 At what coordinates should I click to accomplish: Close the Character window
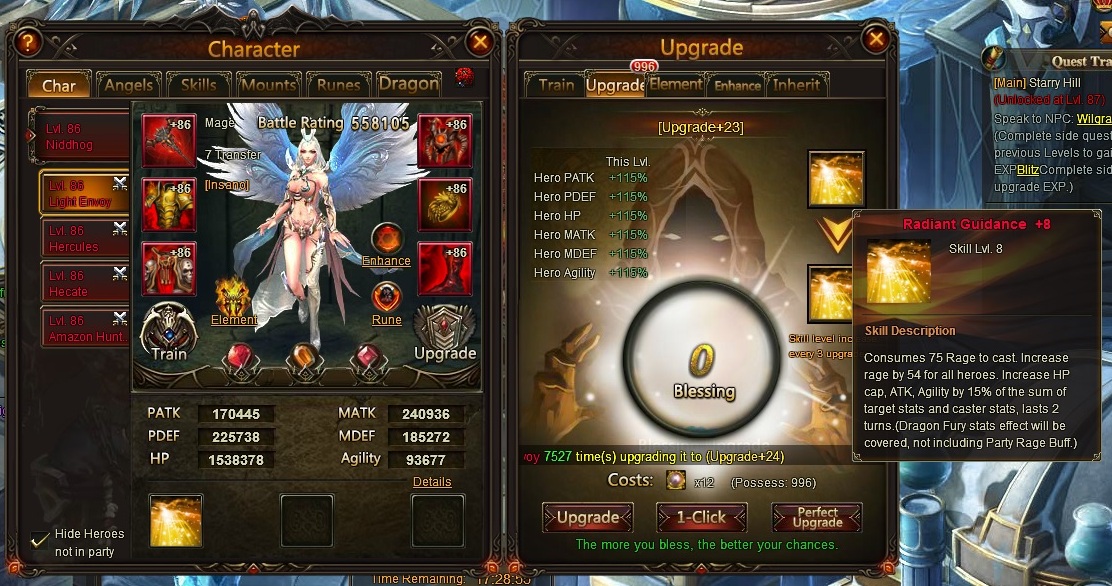(480, 41)
